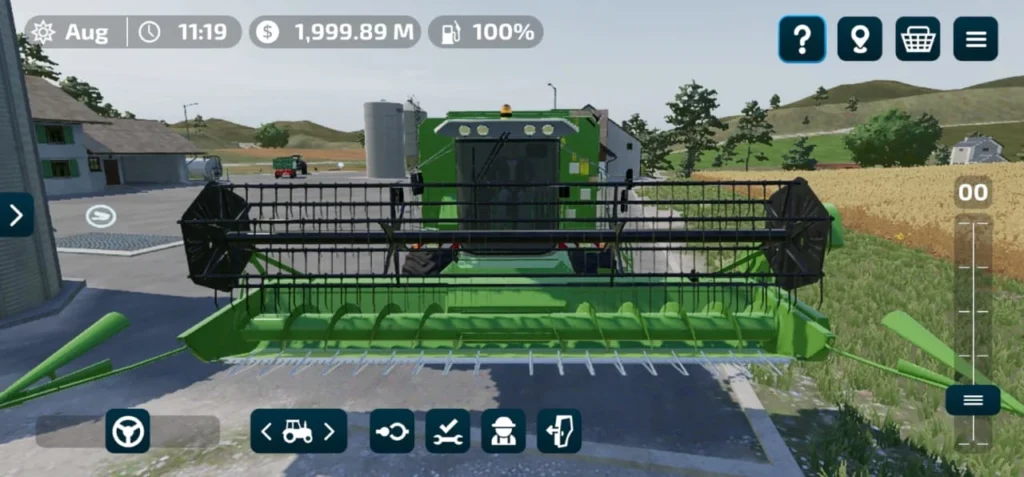This screenshot has height=477, width=1024.
Task: Switch to the next vehicle with right arrow
Action: [329, 431]
